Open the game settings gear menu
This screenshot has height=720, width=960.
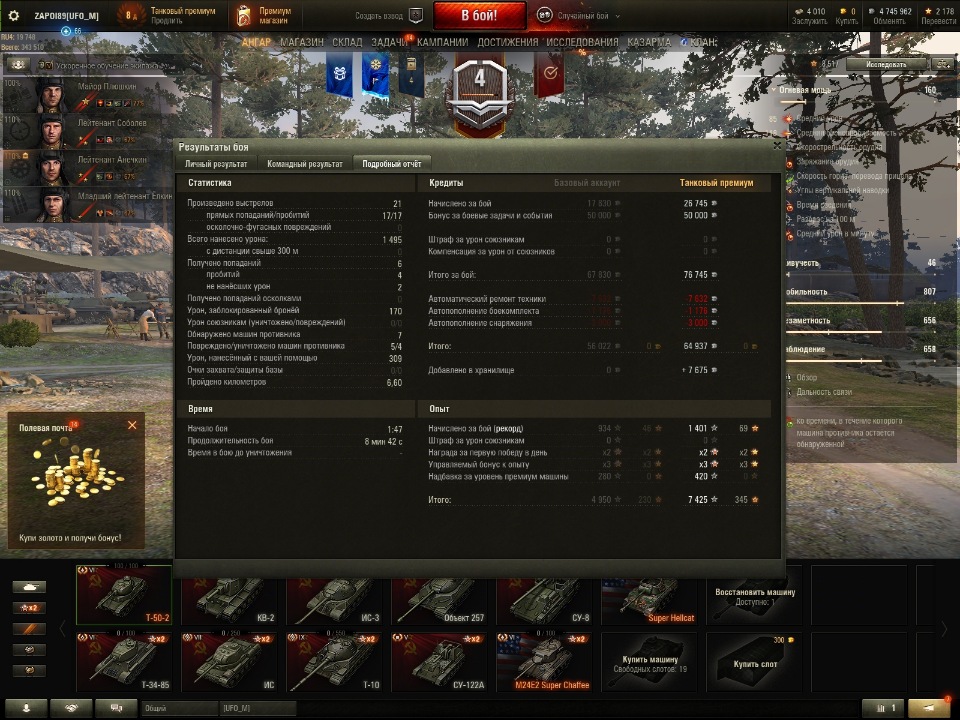point(14,15)
